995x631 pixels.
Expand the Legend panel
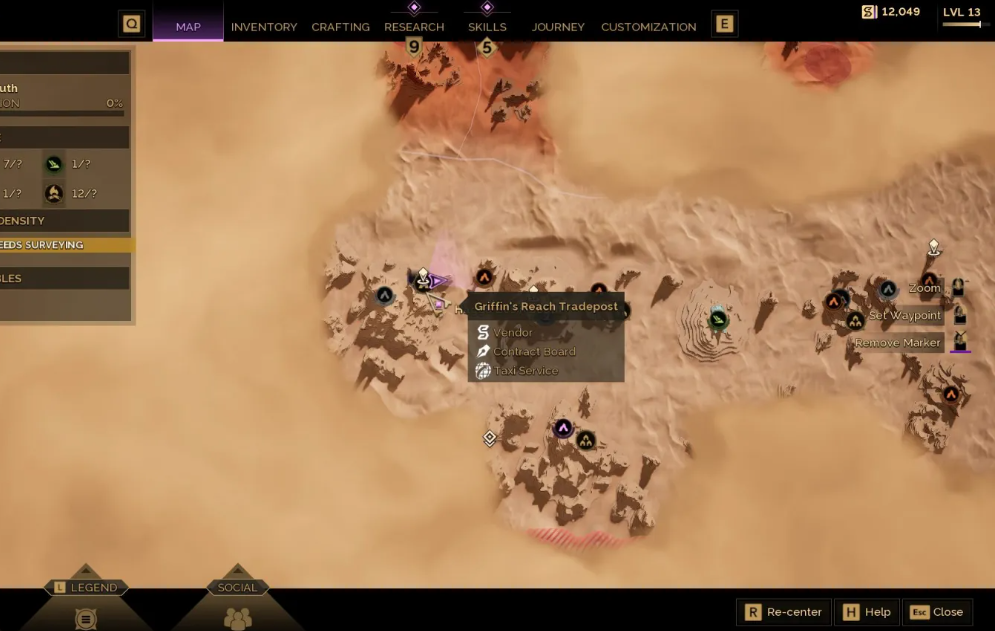click(86, 588)
